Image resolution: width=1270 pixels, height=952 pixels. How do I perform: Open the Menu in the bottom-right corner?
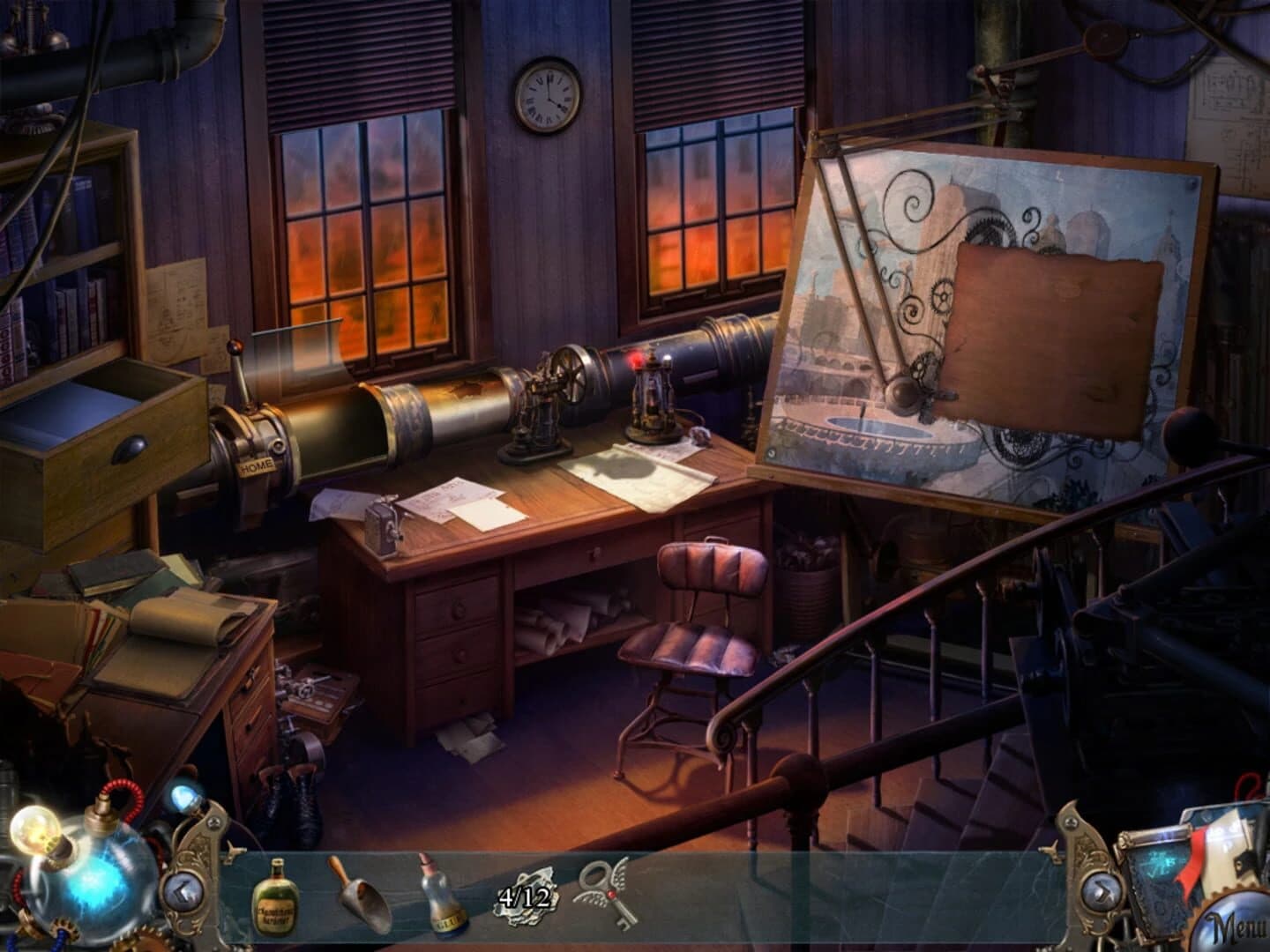click(x=1236, y=926)
